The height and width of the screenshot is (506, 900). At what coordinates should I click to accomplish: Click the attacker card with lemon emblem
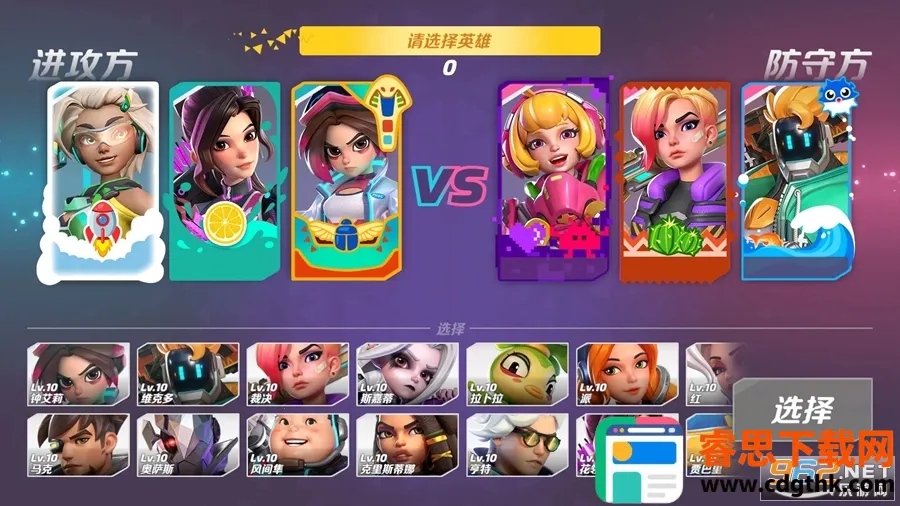(225, 180)
